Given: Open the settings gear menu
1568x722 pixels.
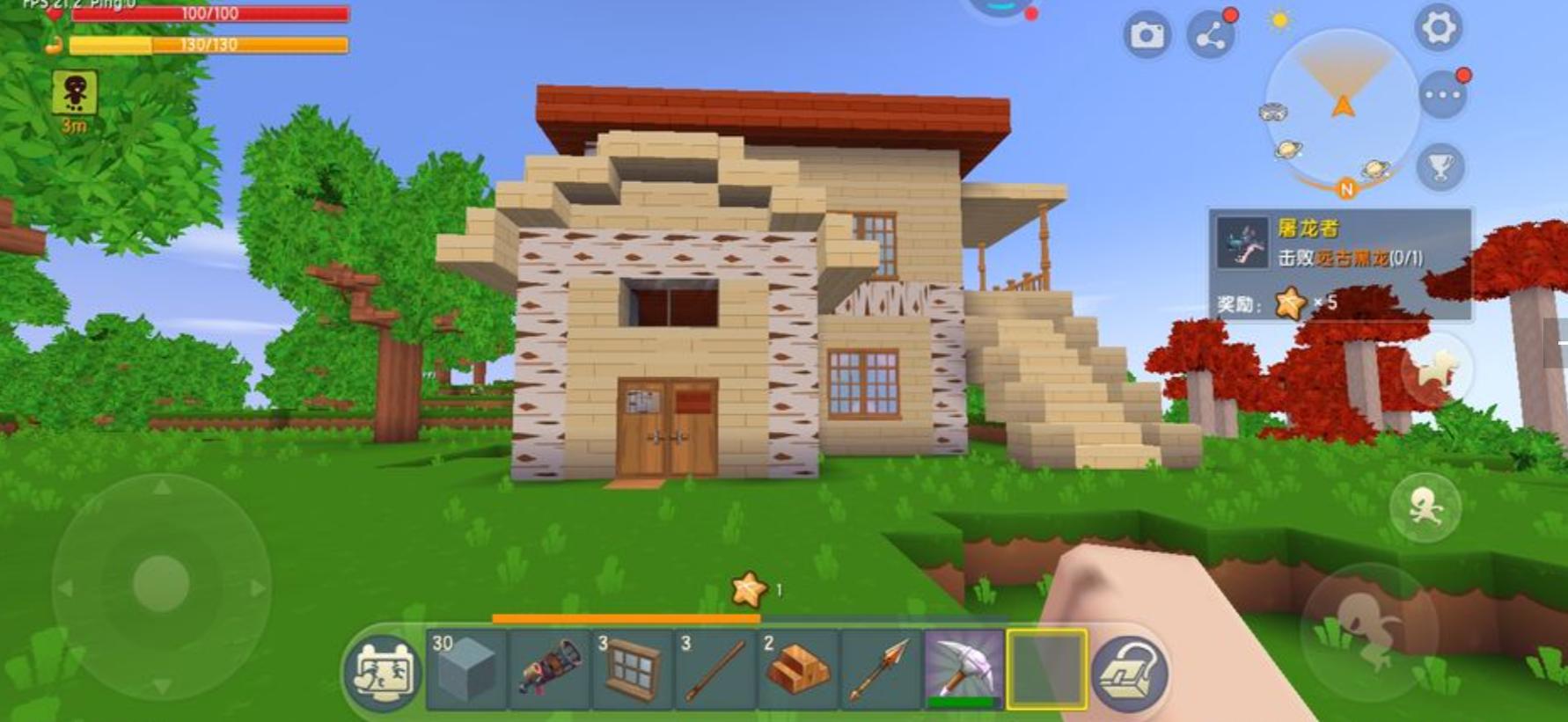Looking at the screenshot, I should coord(1439,28).
